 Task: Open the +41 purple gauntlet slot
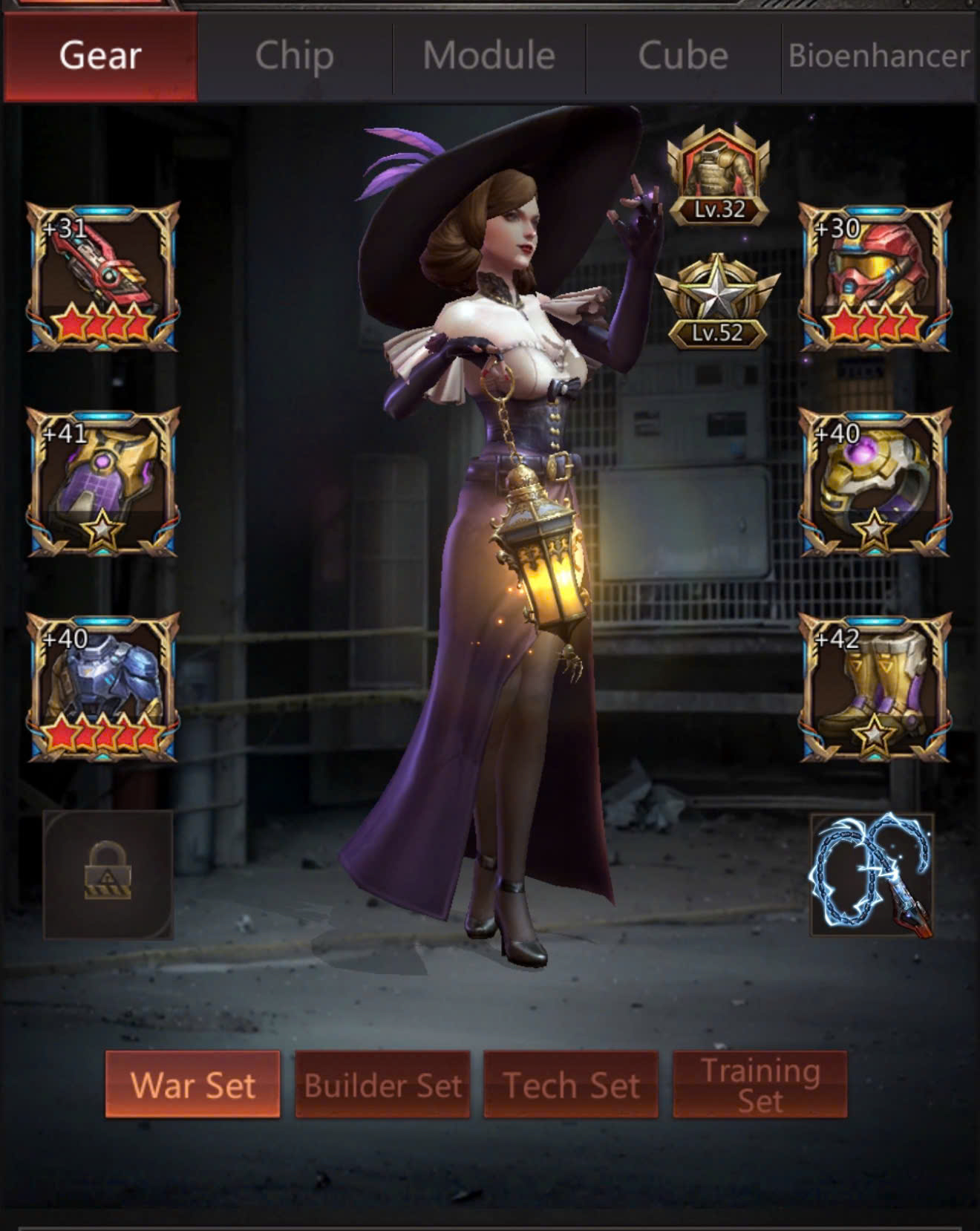point(103,483)
